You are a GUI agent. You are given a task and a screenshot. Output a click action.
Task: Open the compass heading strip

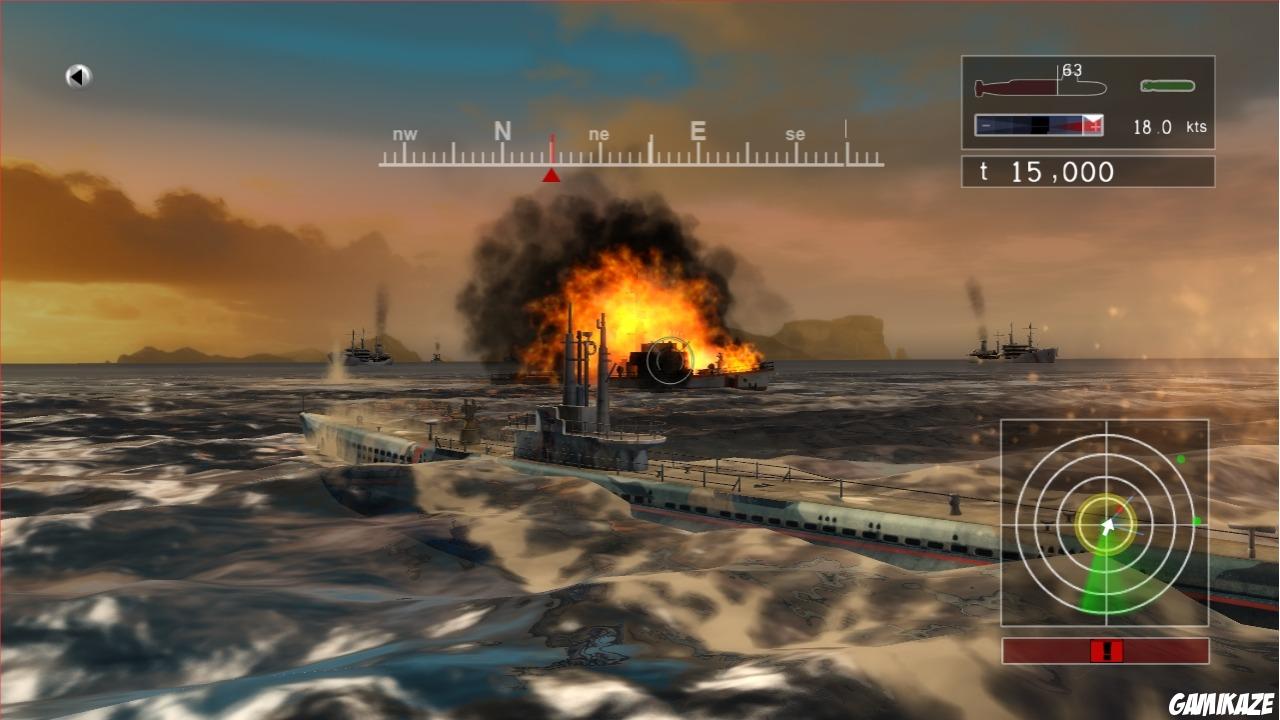point(630,150)
